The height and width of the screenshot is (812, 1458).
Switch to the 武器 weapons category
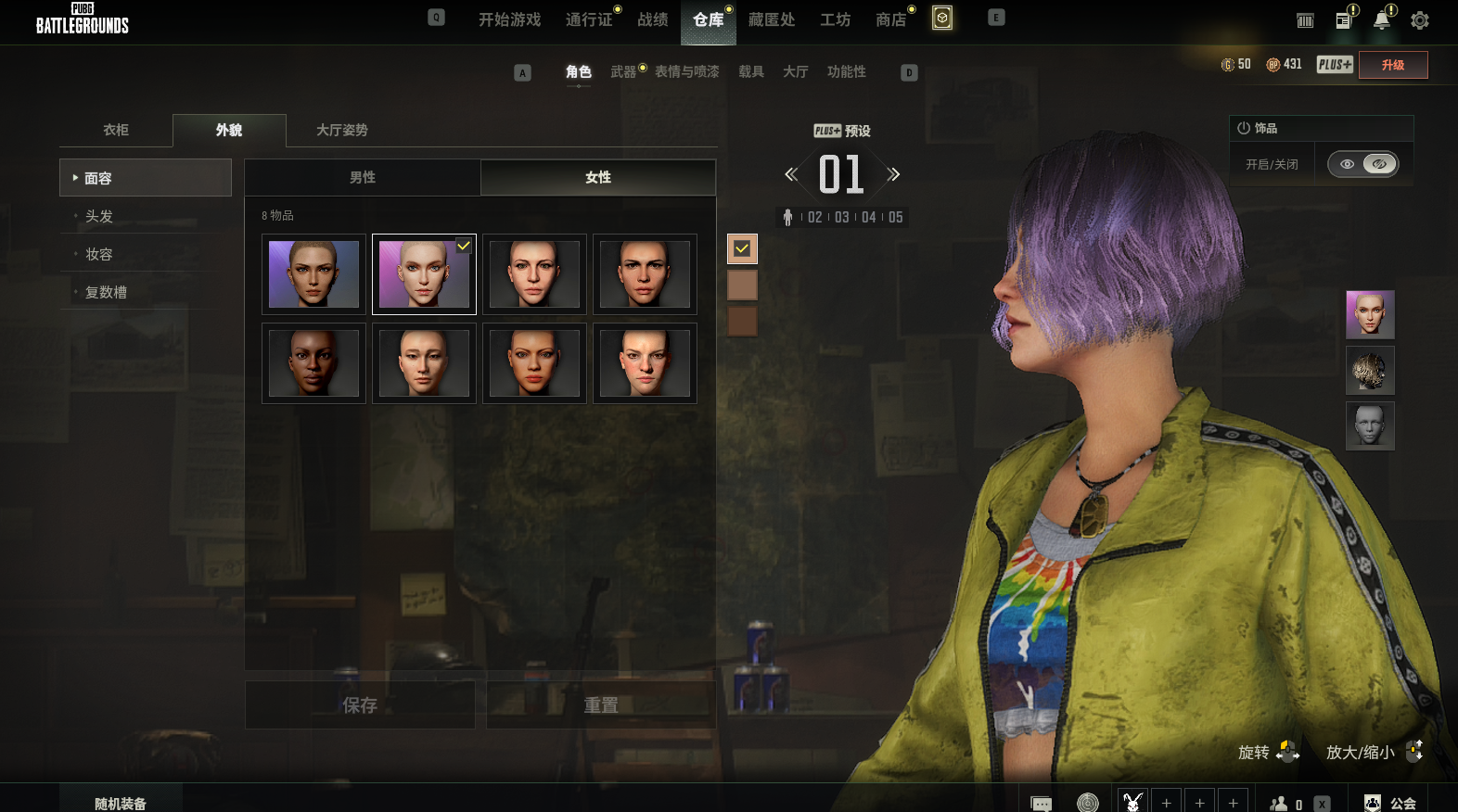coord(623,71)
